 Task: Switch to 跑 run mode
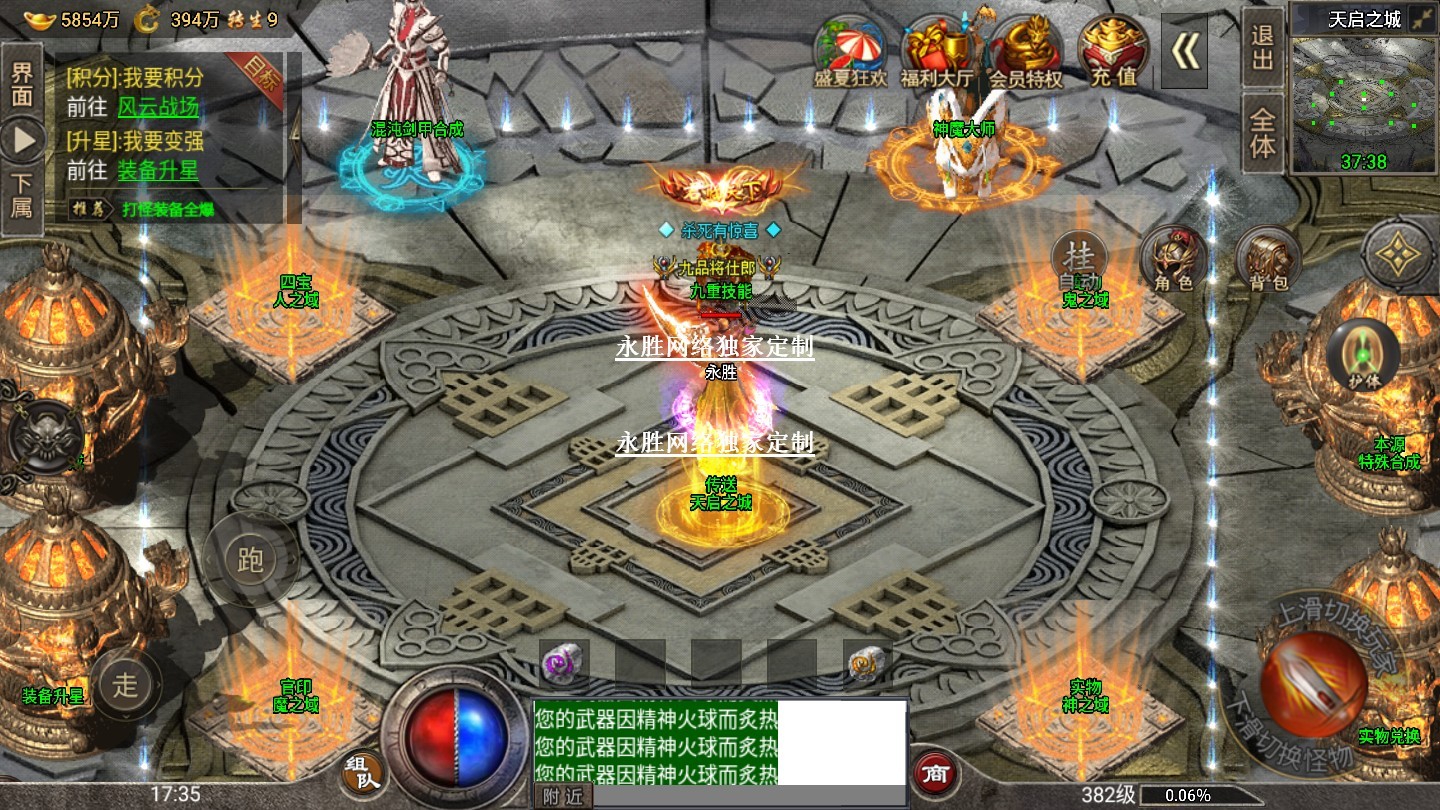pyautogui.click(x=250, y=560)
